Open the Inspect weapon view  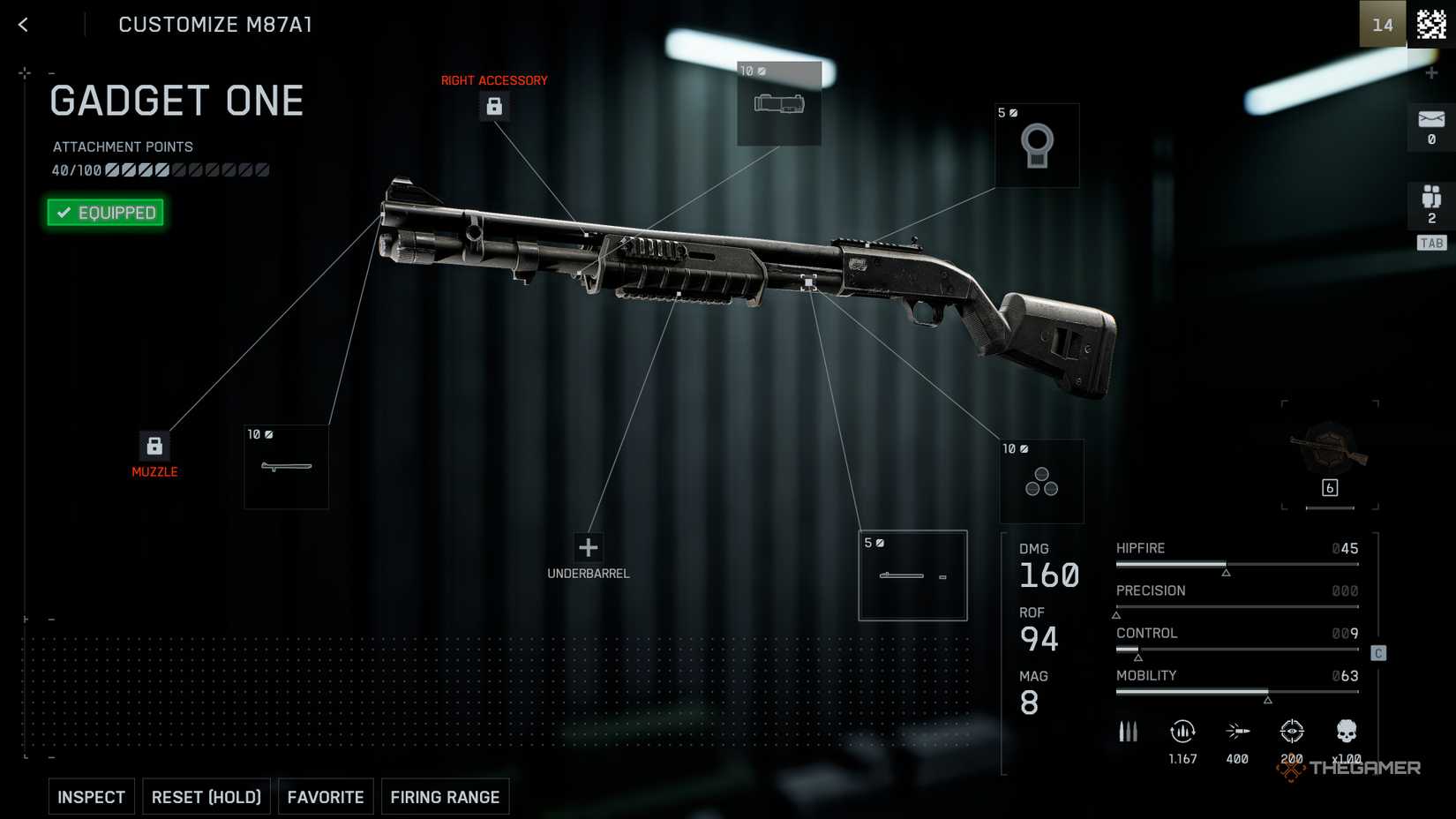[x=92, y=797]
